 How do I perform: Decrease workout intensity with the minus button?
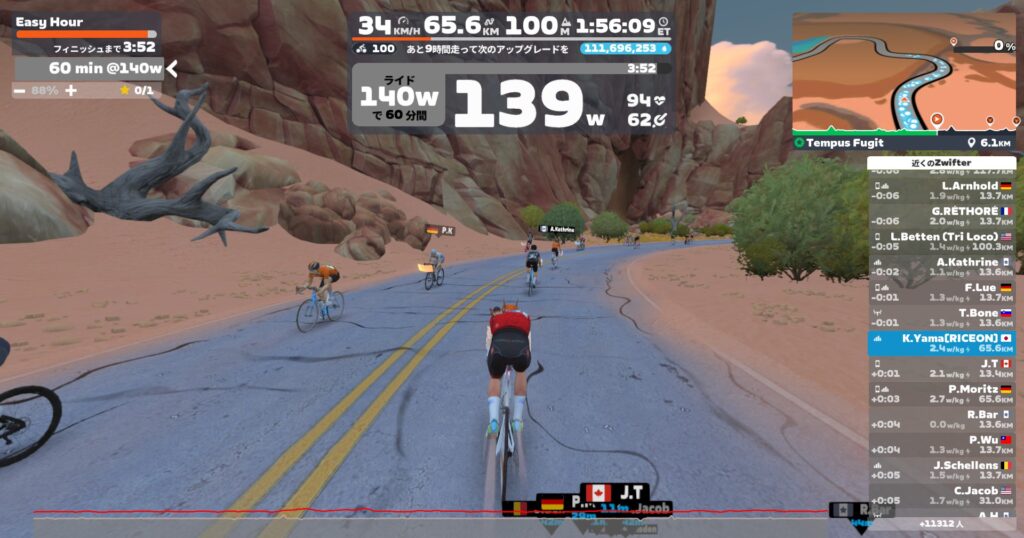coord(20,90)
